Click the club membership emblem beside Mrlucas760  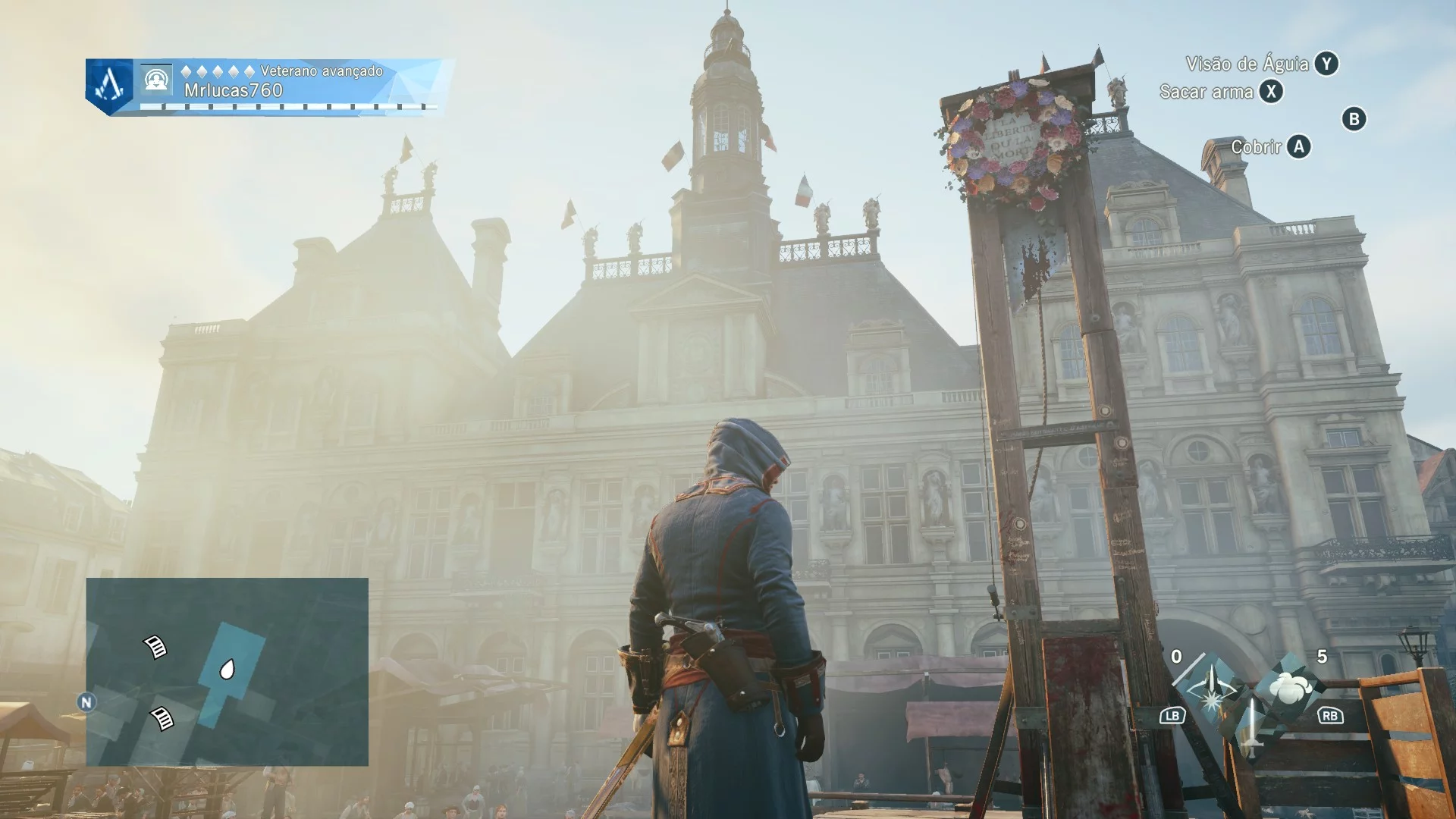click(x=156, y=80)
